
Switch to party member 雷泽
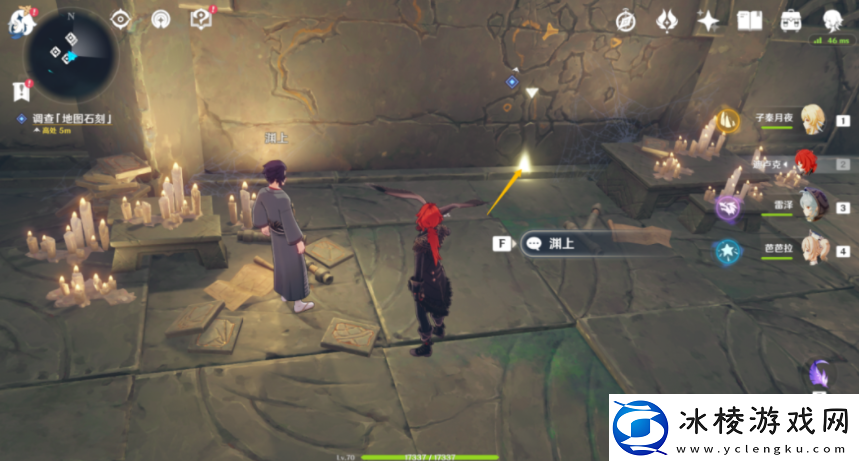click(812, 206)
